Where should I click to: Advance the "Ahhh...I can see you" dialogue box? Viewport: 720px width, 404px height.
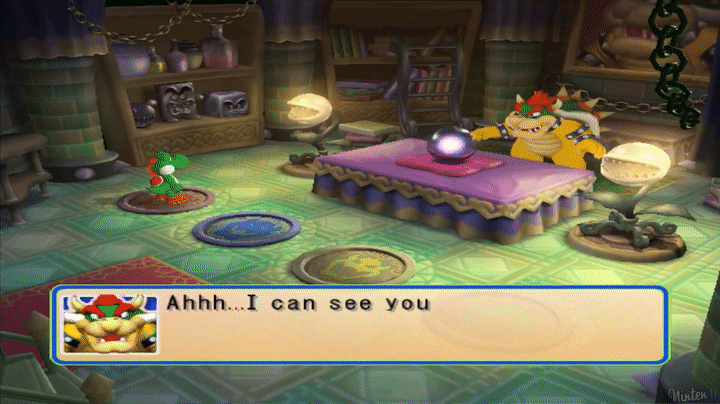click(x=410, y=325)
